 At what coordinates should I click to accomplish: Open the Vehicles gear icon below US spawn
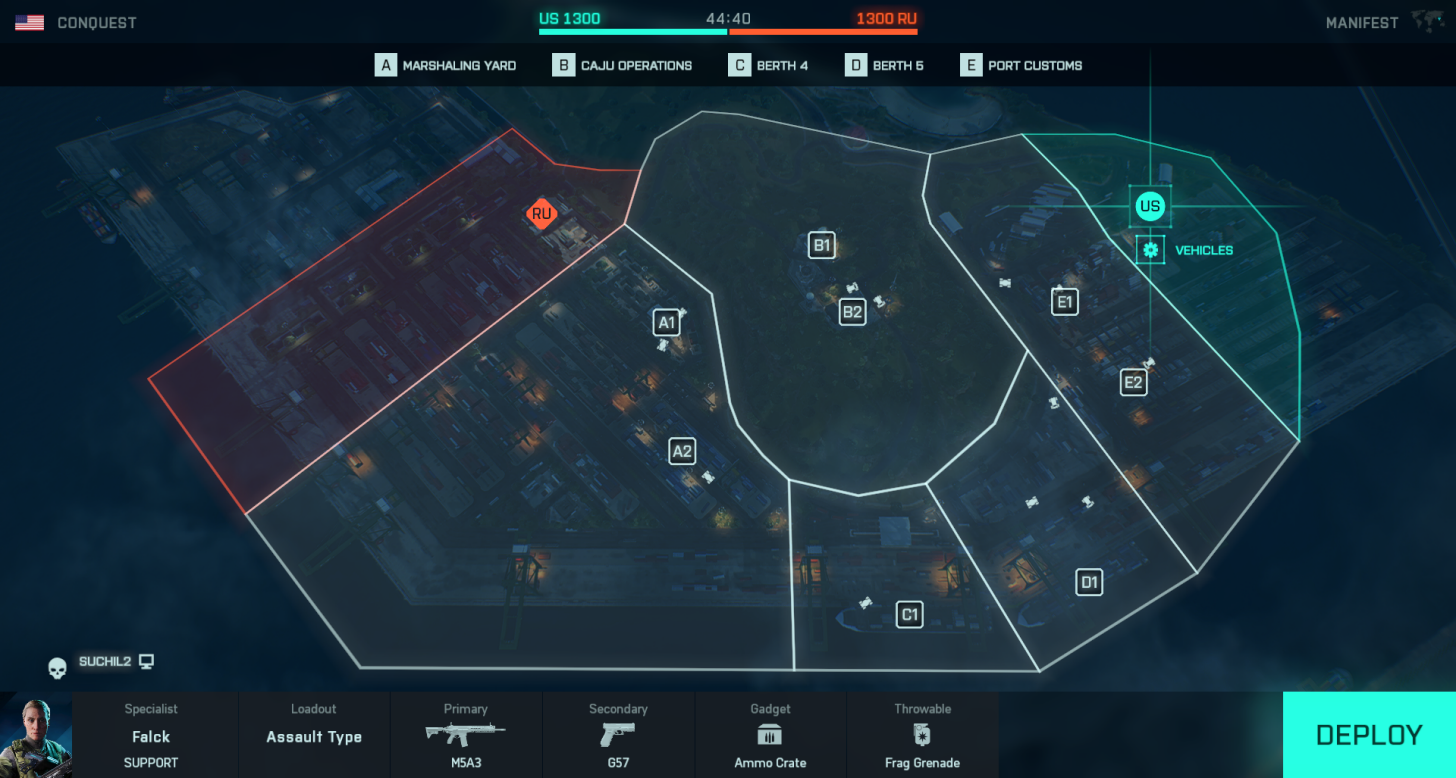pos(1150,249)
